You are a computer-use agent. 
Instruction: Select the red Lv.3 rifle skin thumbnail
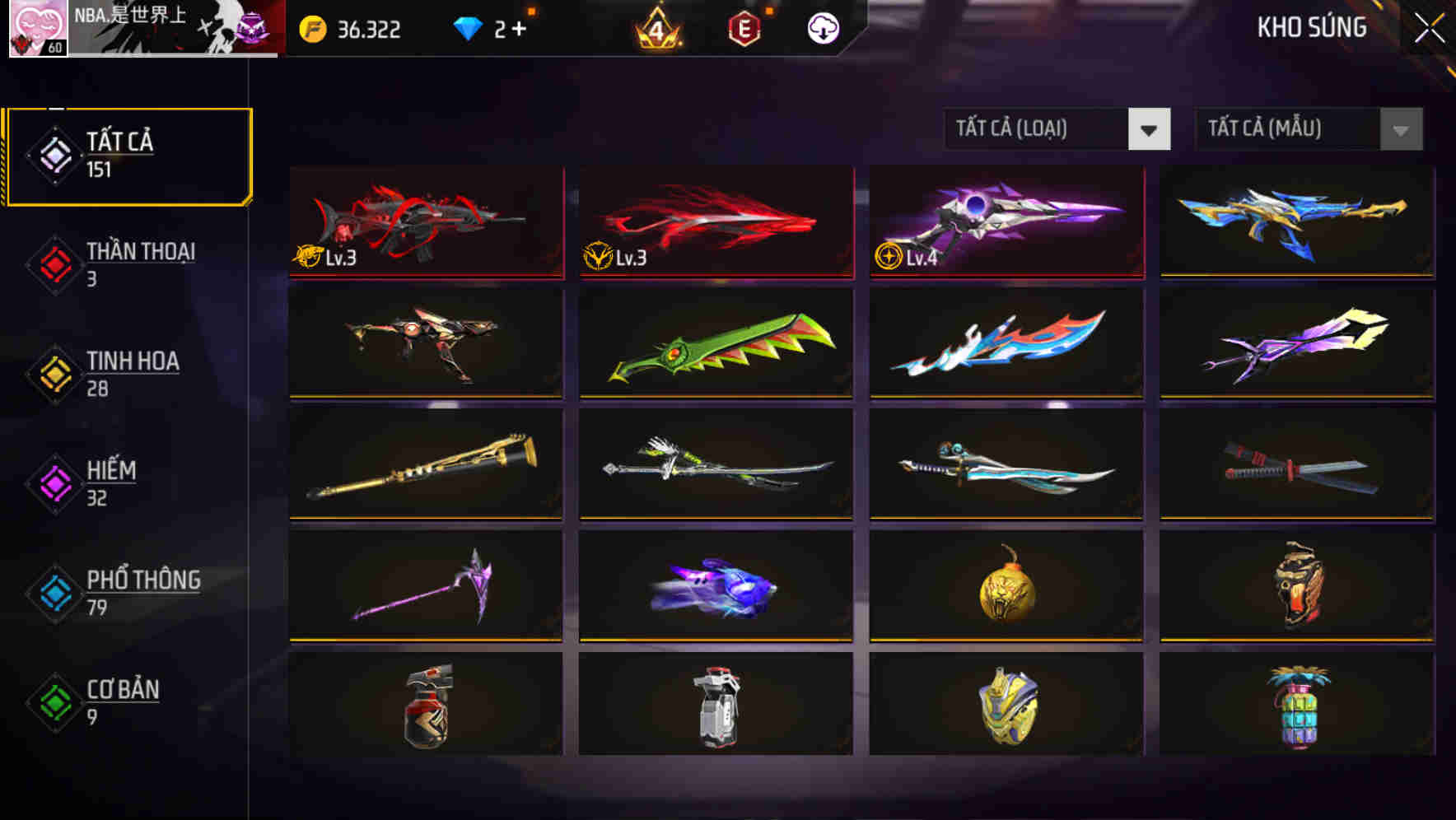click(x=425, y=222)
